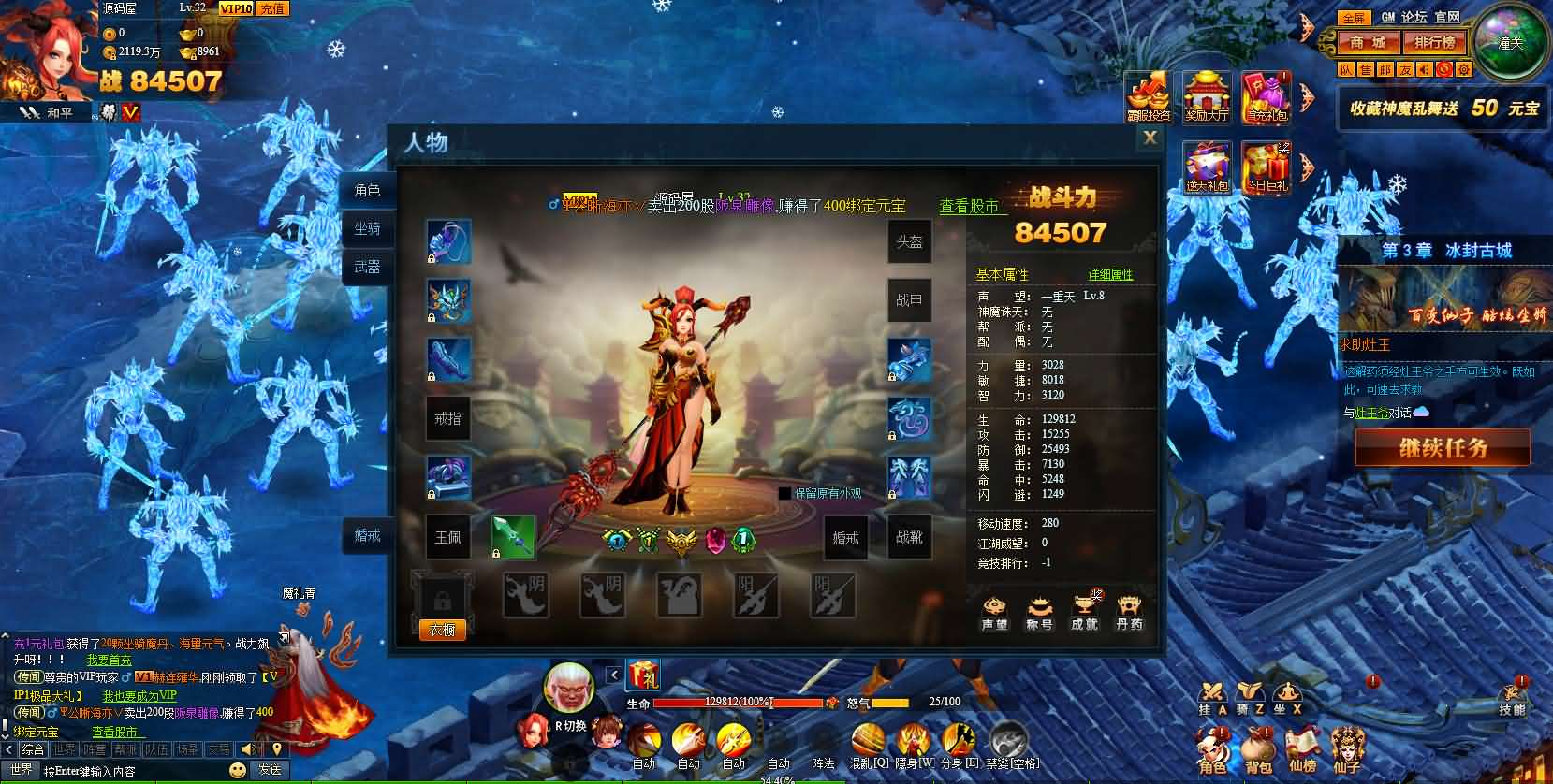Toggle the 保留原有外观 checkbox
1553x784 pixels.
[x=783, y=491]
